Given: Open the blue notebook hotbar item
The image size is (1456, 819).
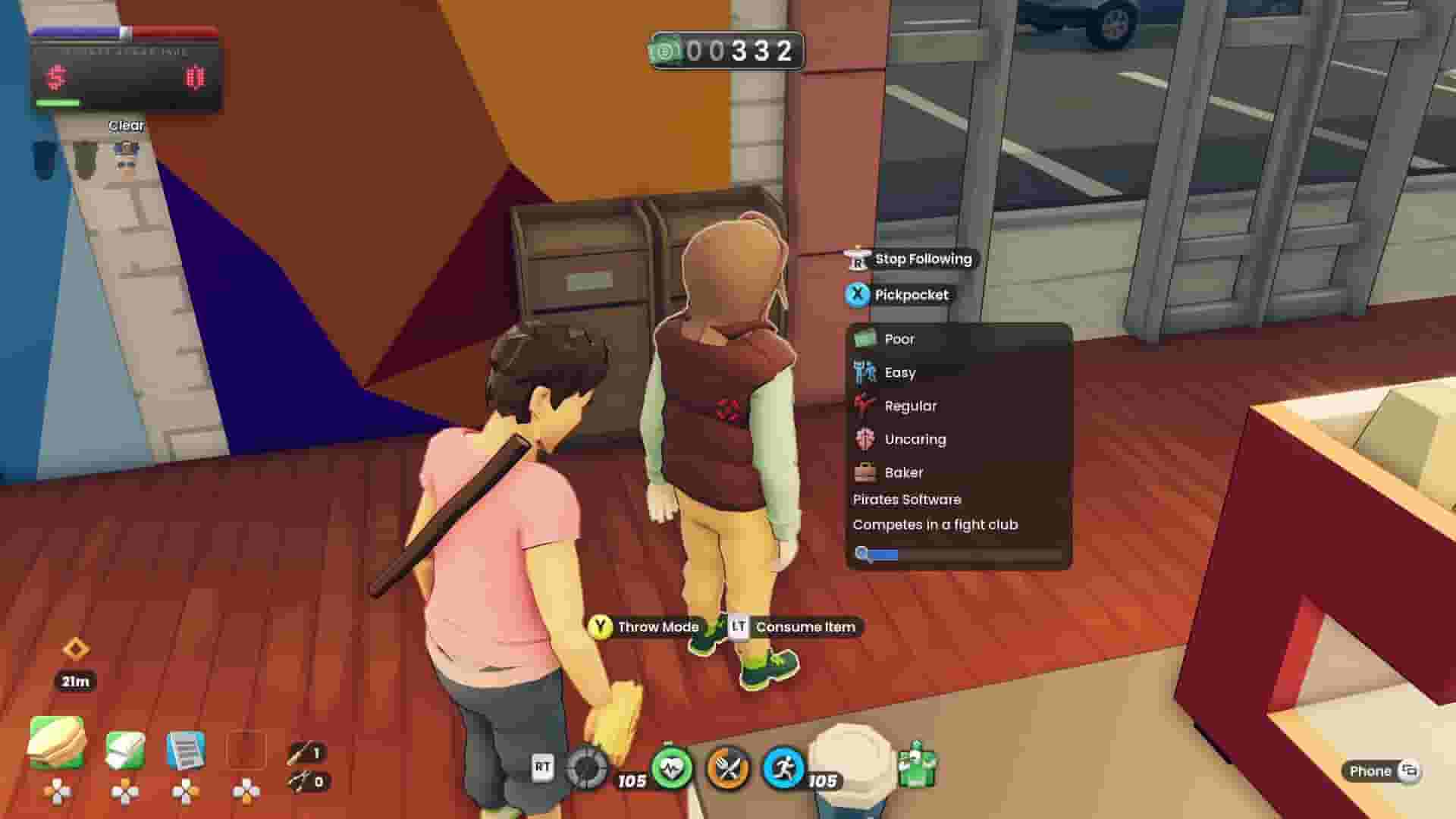Looking at the screenshot, I should 188,749.
